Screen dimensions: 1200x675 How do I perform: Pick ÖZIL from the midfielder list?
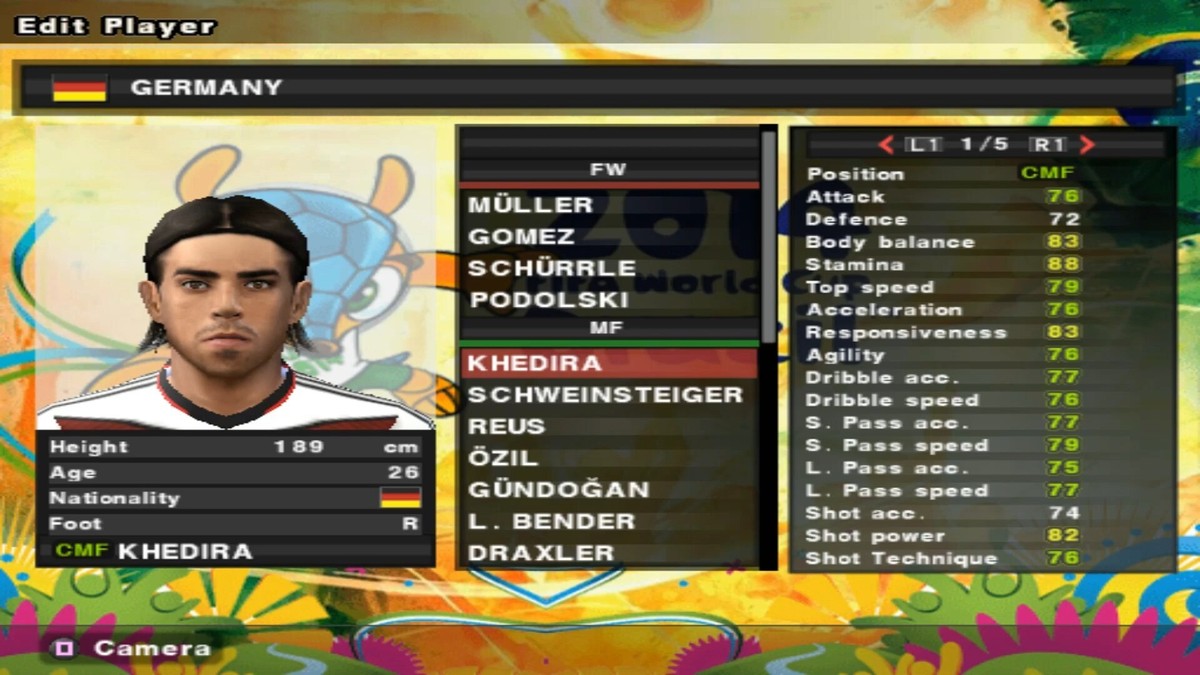click(x=504, y=459)
